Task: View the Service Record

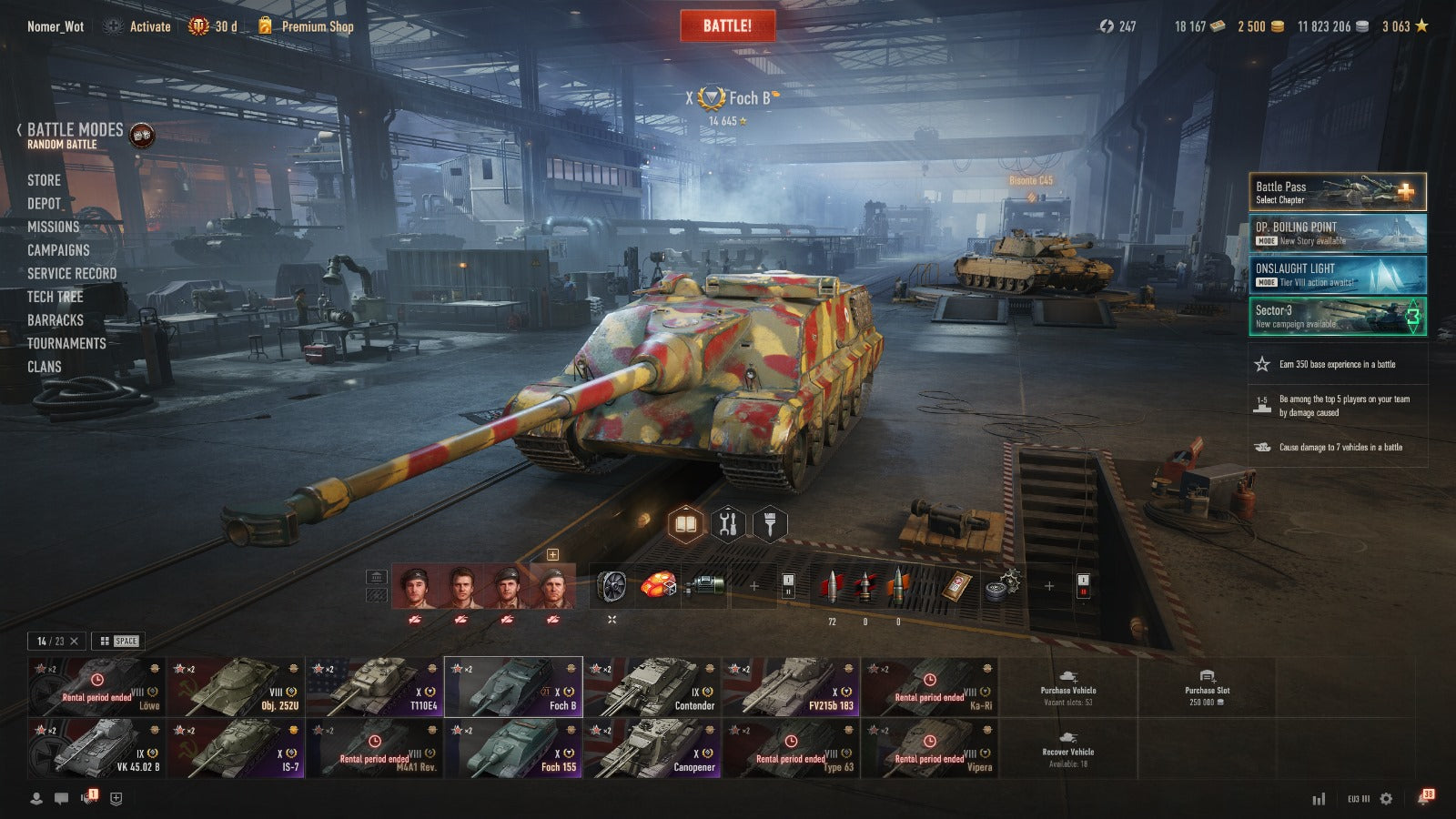Action: [x=72, y=274]
